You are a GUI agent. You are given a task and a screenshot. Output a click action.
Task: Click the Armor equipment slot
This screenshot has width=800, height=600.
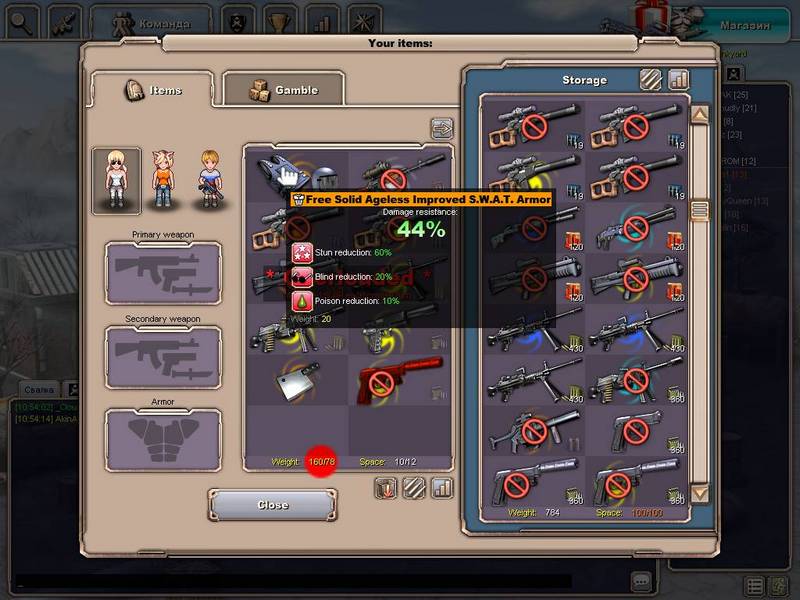(164, 440)
